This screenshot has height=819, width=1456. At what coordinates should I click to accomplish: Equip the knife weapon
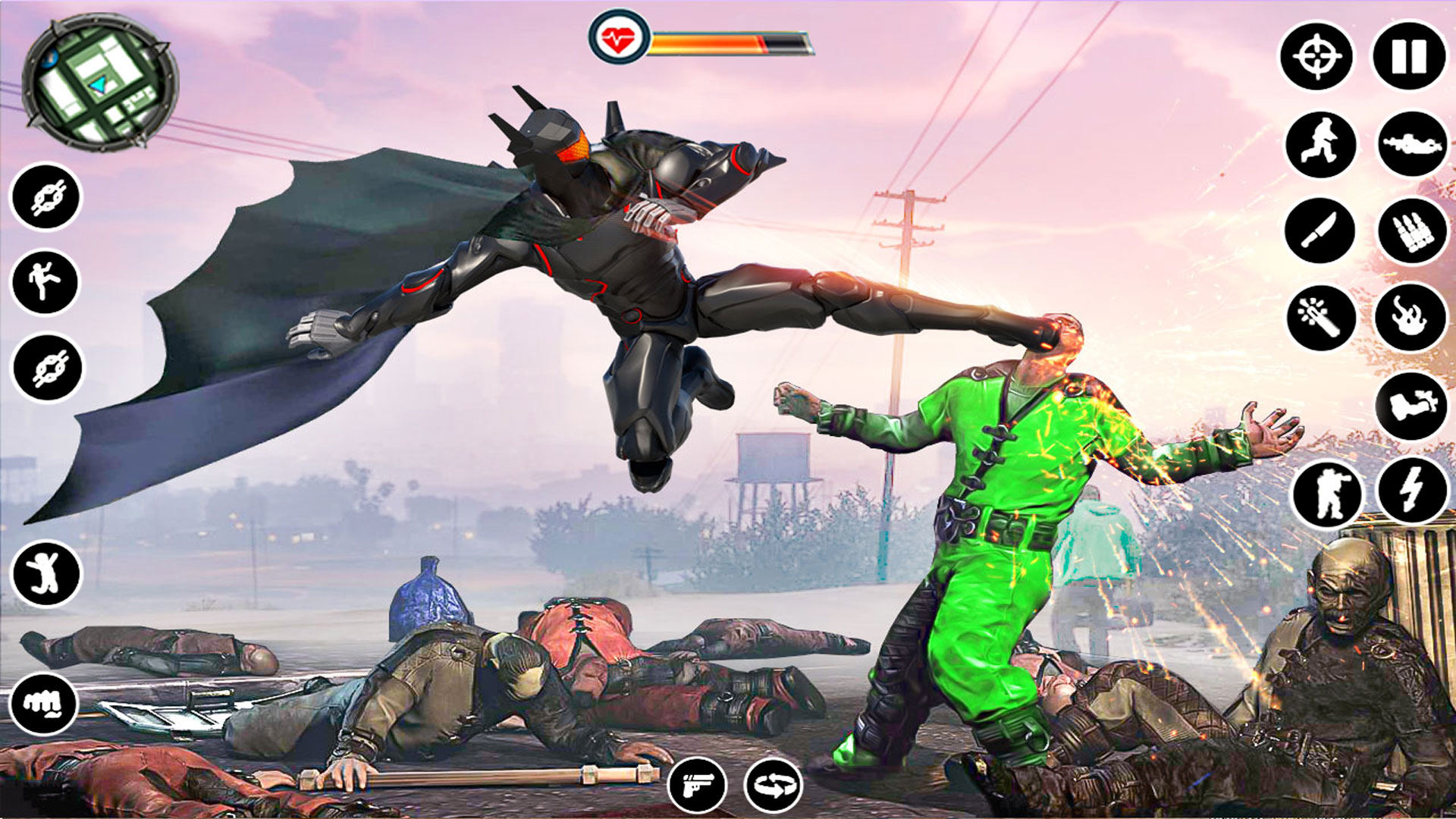(x=1319, y=230)
